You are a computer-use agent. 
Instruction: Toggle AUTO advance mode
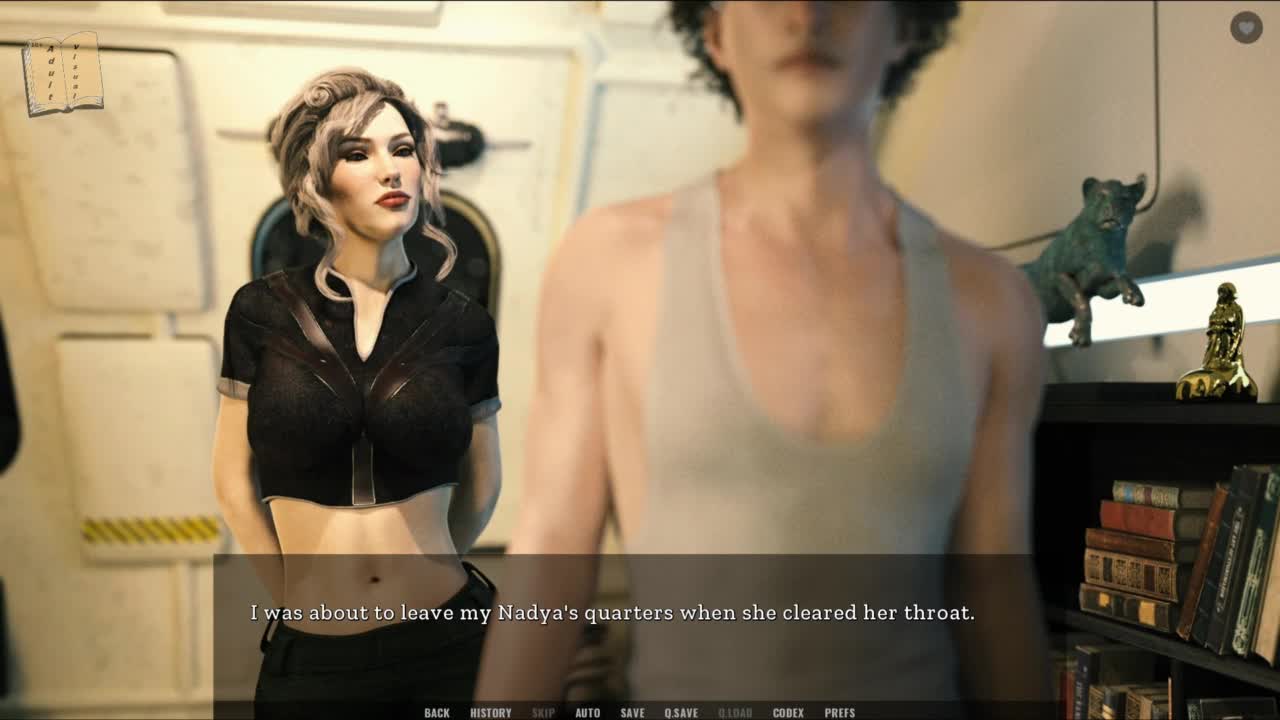click(587, 713)
